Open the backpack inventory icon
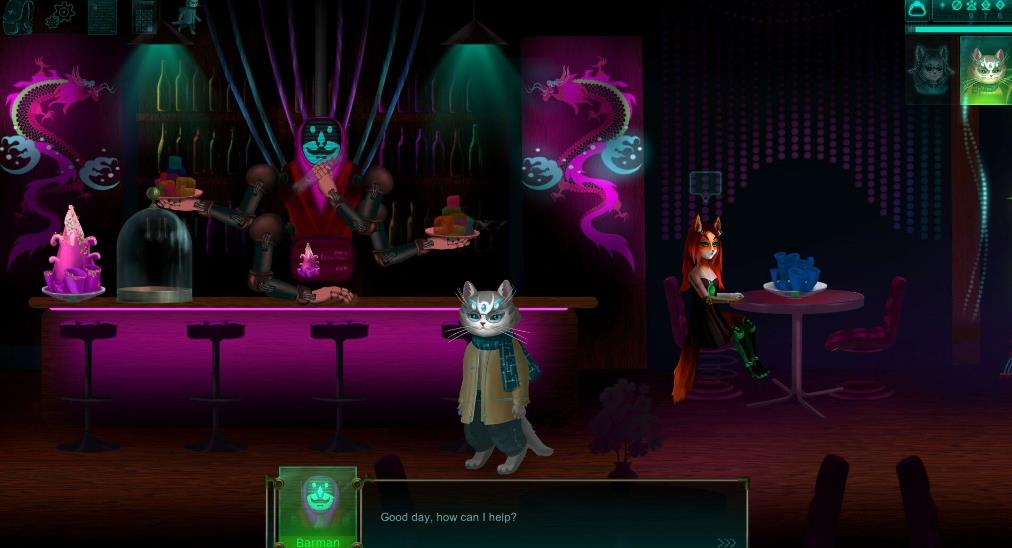Image resolution: width=1012 pixels, height=548 pixels. click(17, 16)
